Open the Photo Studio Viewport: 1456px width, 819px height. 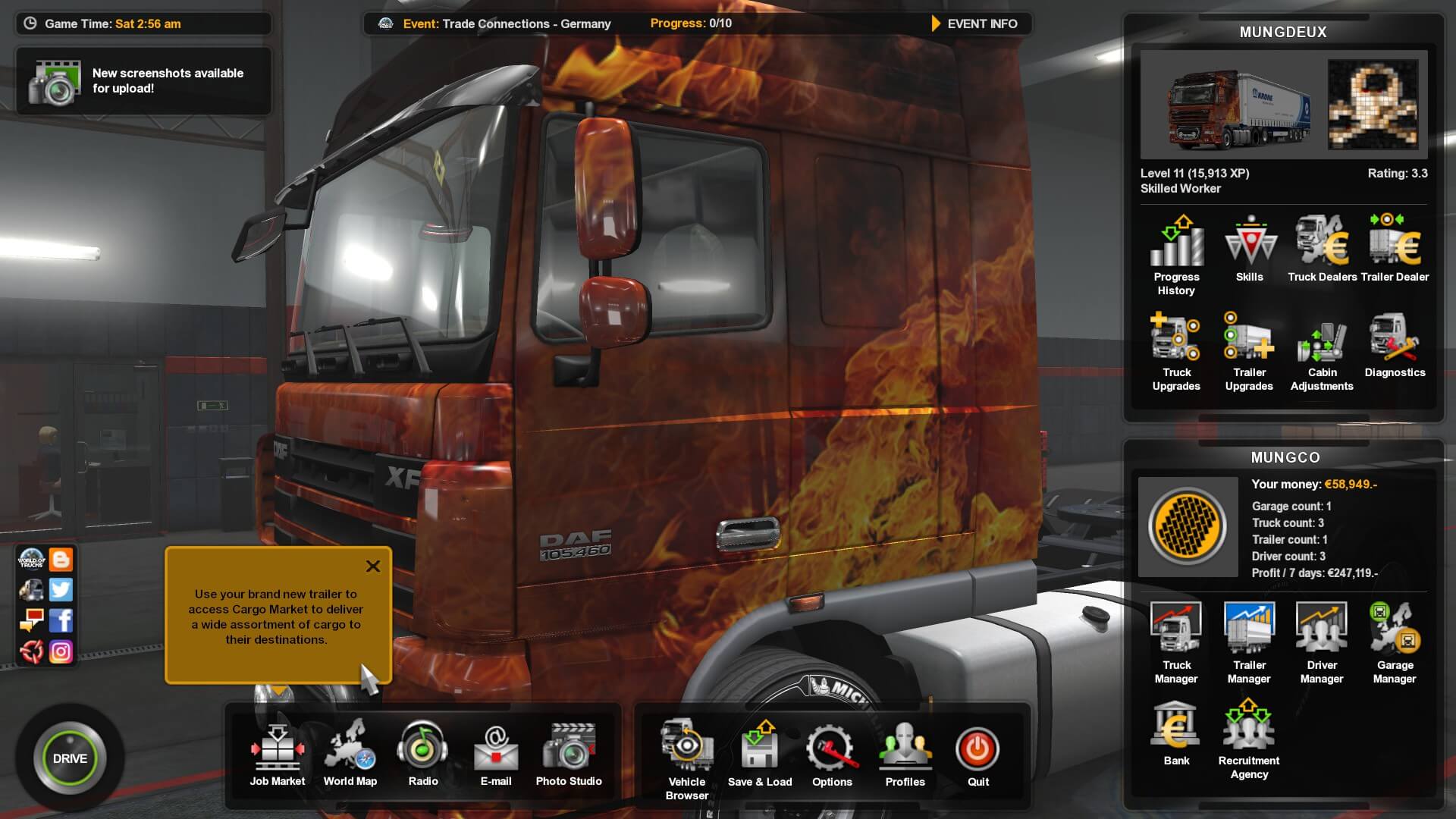point(569,753)
